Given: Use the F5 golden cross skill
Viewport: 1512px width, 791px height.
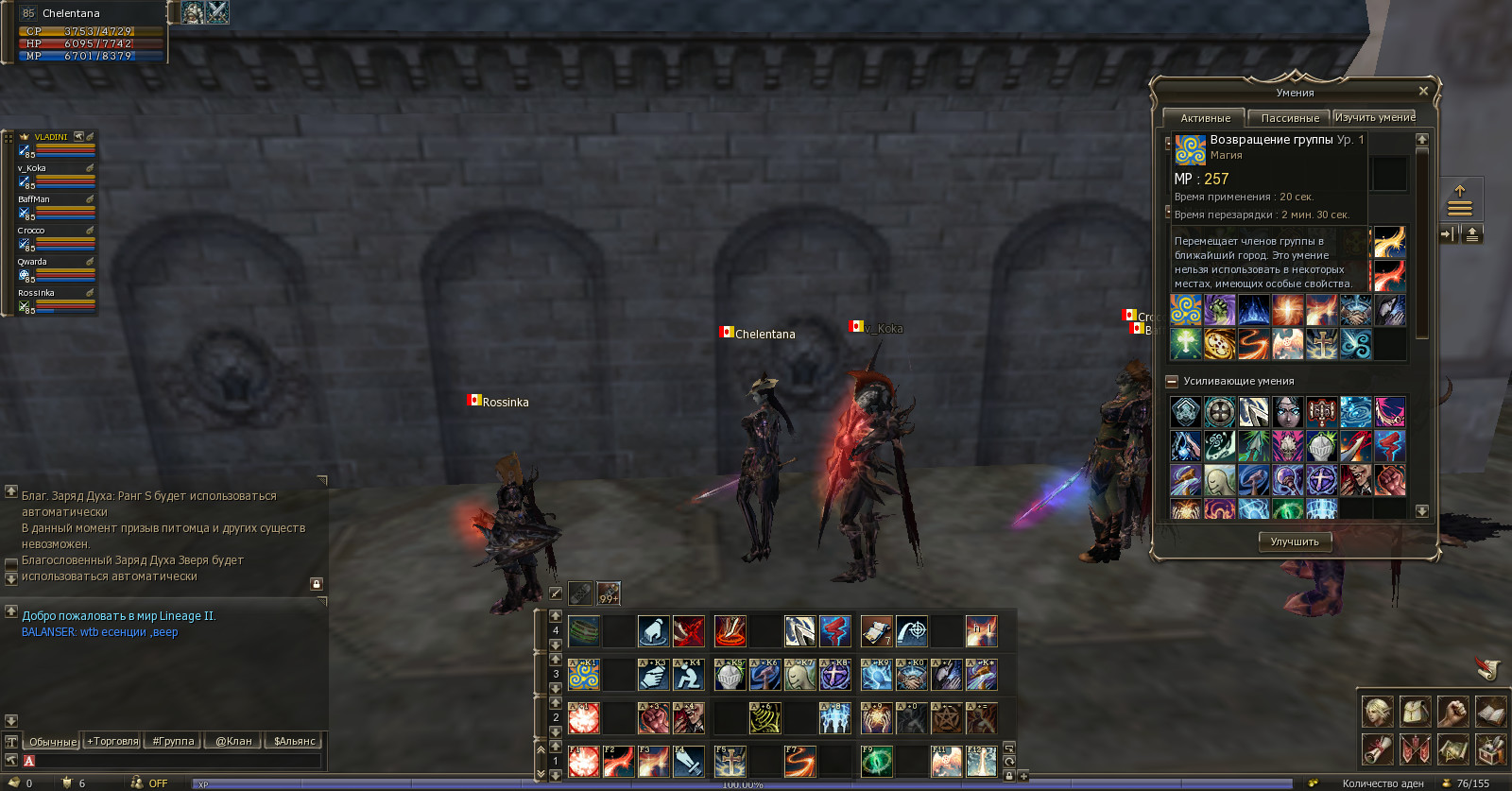Looking at the screenshot, I should (x=730, y=761).
